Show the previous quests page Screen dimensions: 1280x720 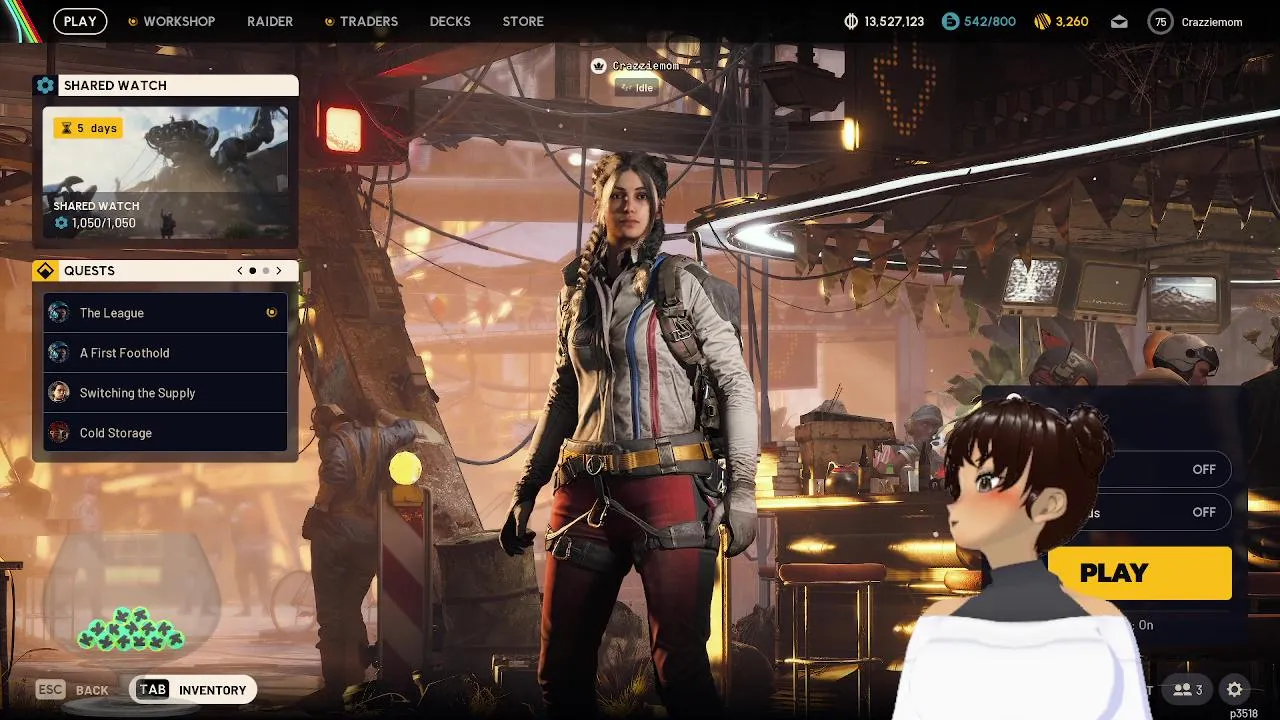[240, 271]
